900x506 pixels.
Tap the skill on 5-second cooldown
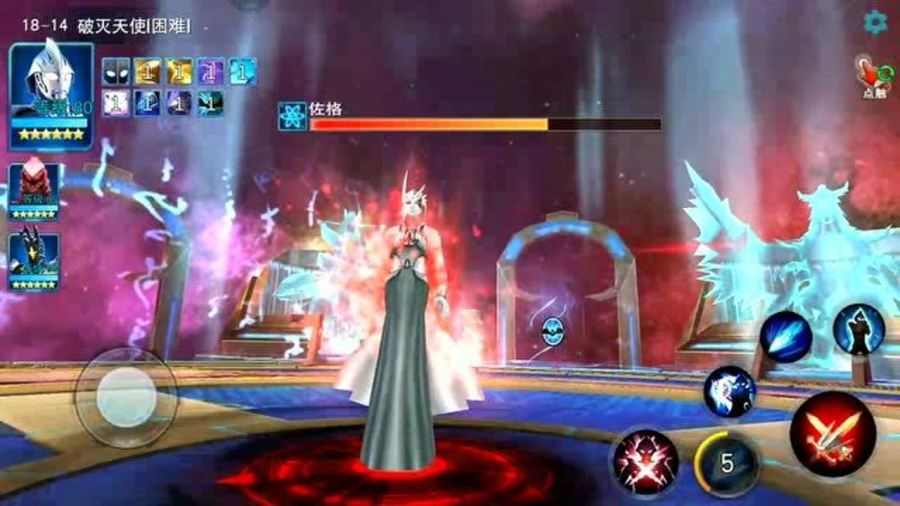(727, 463)
